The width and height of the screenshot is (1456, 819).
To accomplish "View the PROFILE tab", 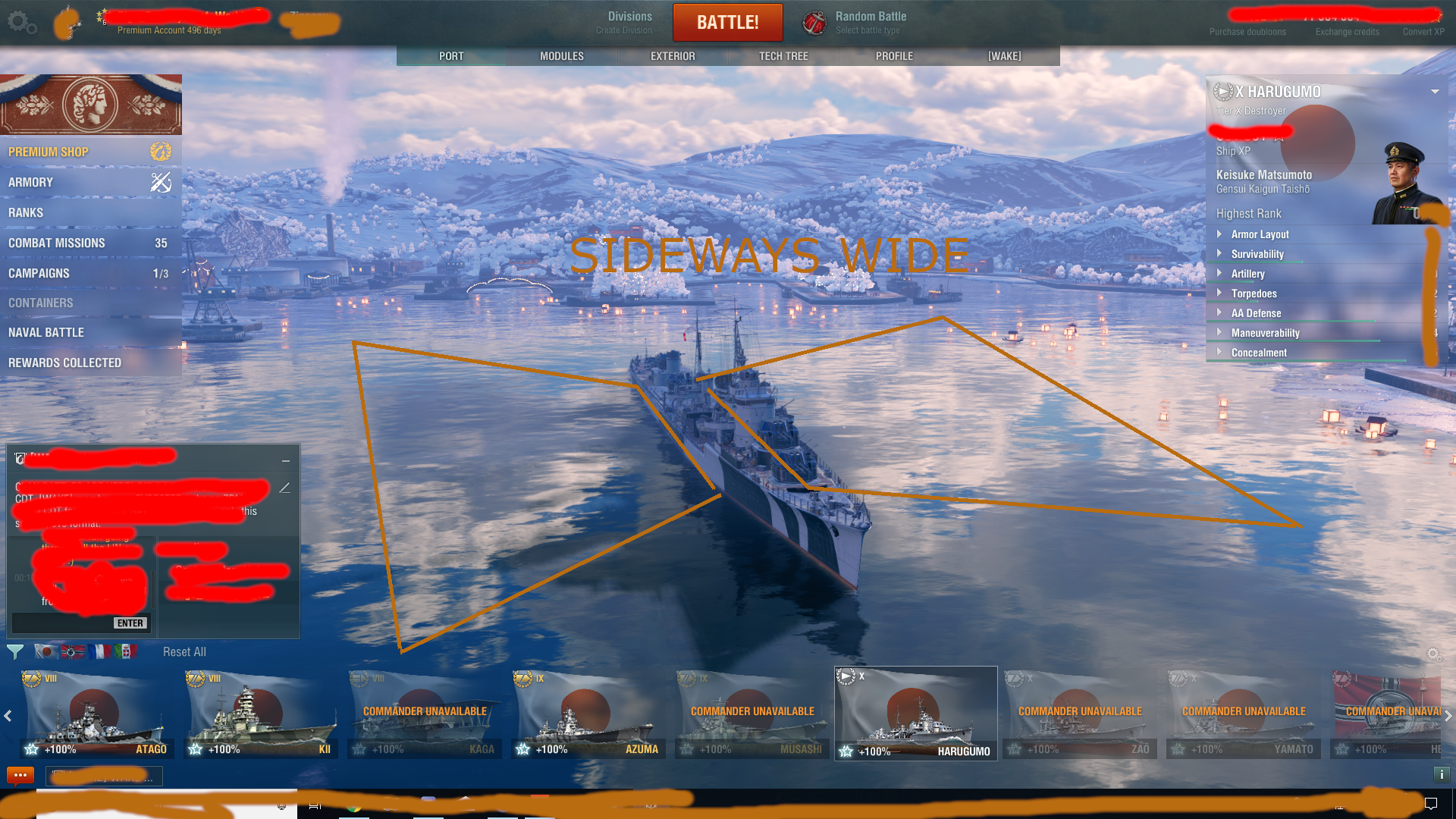I will coord(894,56).
